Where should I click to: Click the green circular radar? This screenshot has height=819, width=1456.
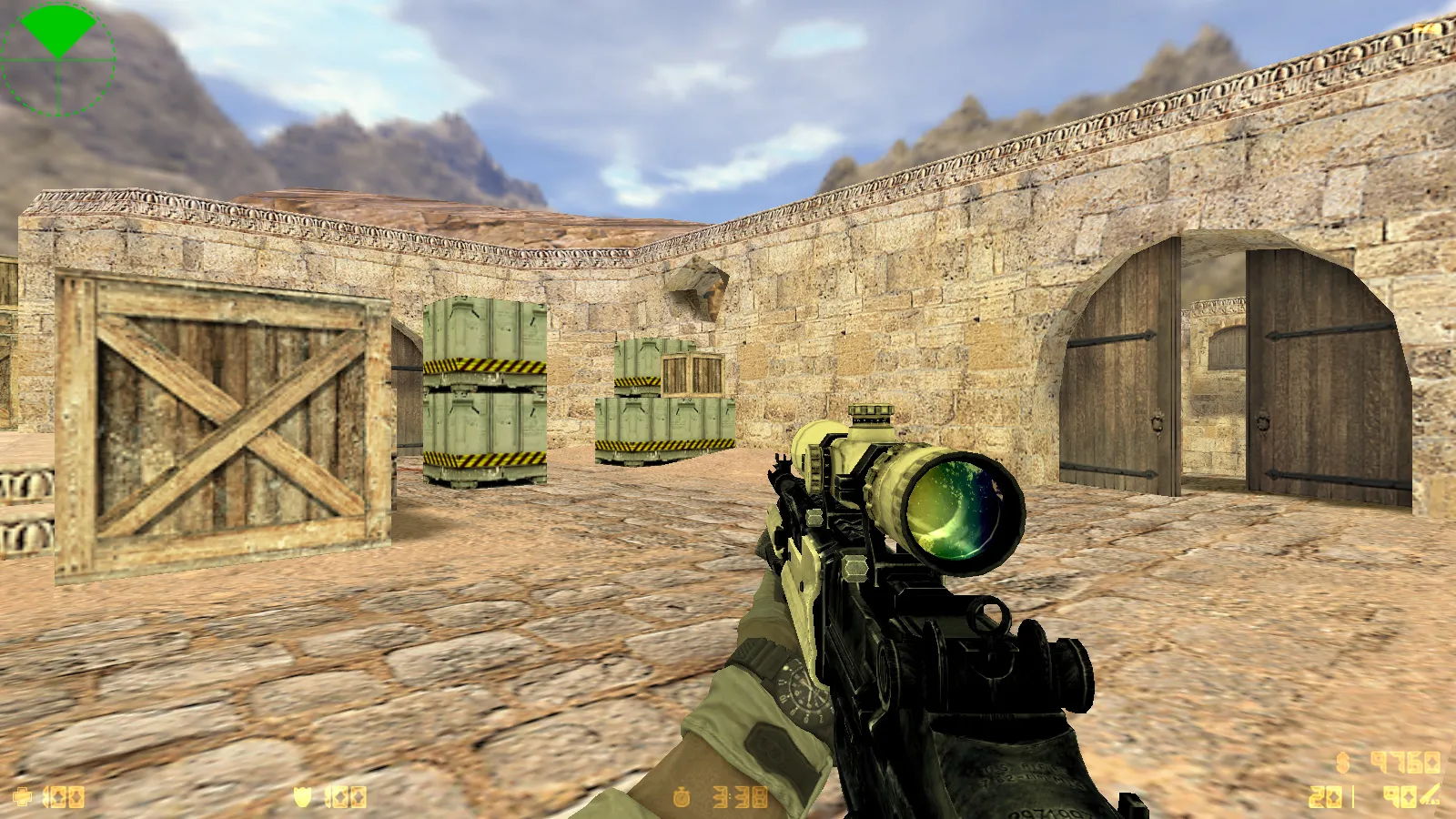(58, 58)
